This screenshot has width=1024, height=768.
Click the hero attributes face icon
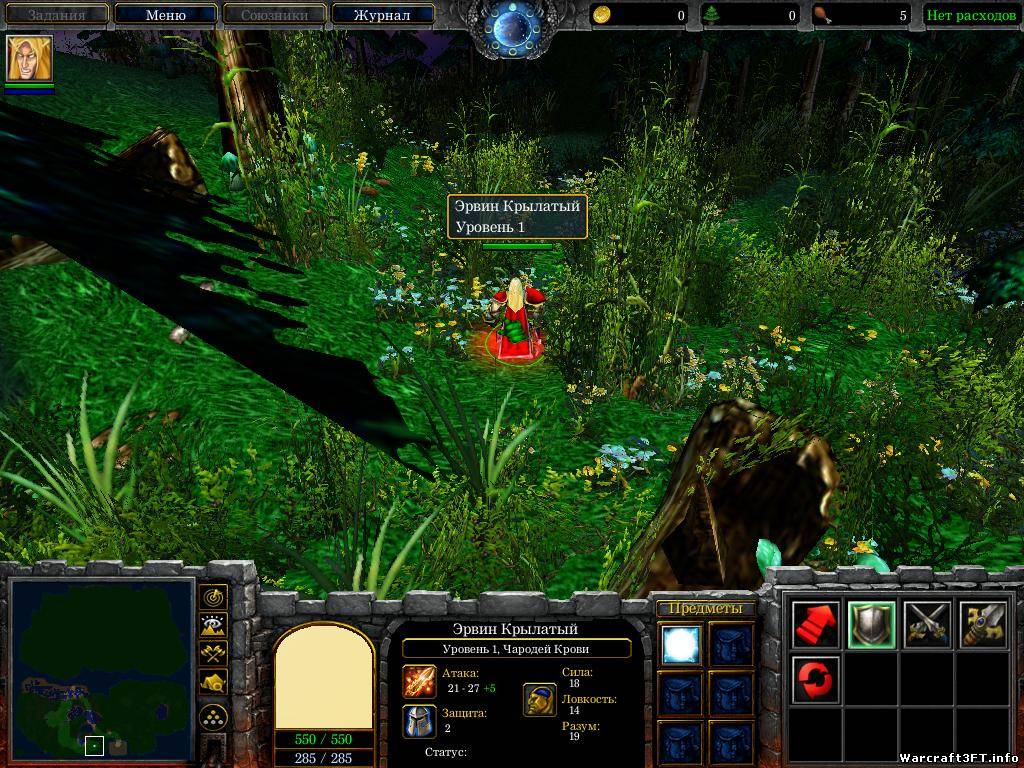pos(540,700)
